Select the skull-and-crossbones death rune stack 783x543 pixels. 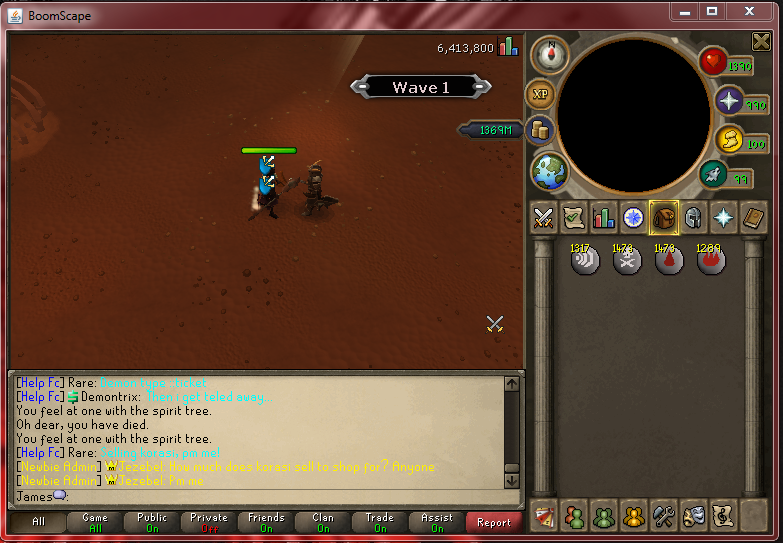pyautogui.click(x=627, y=260)
